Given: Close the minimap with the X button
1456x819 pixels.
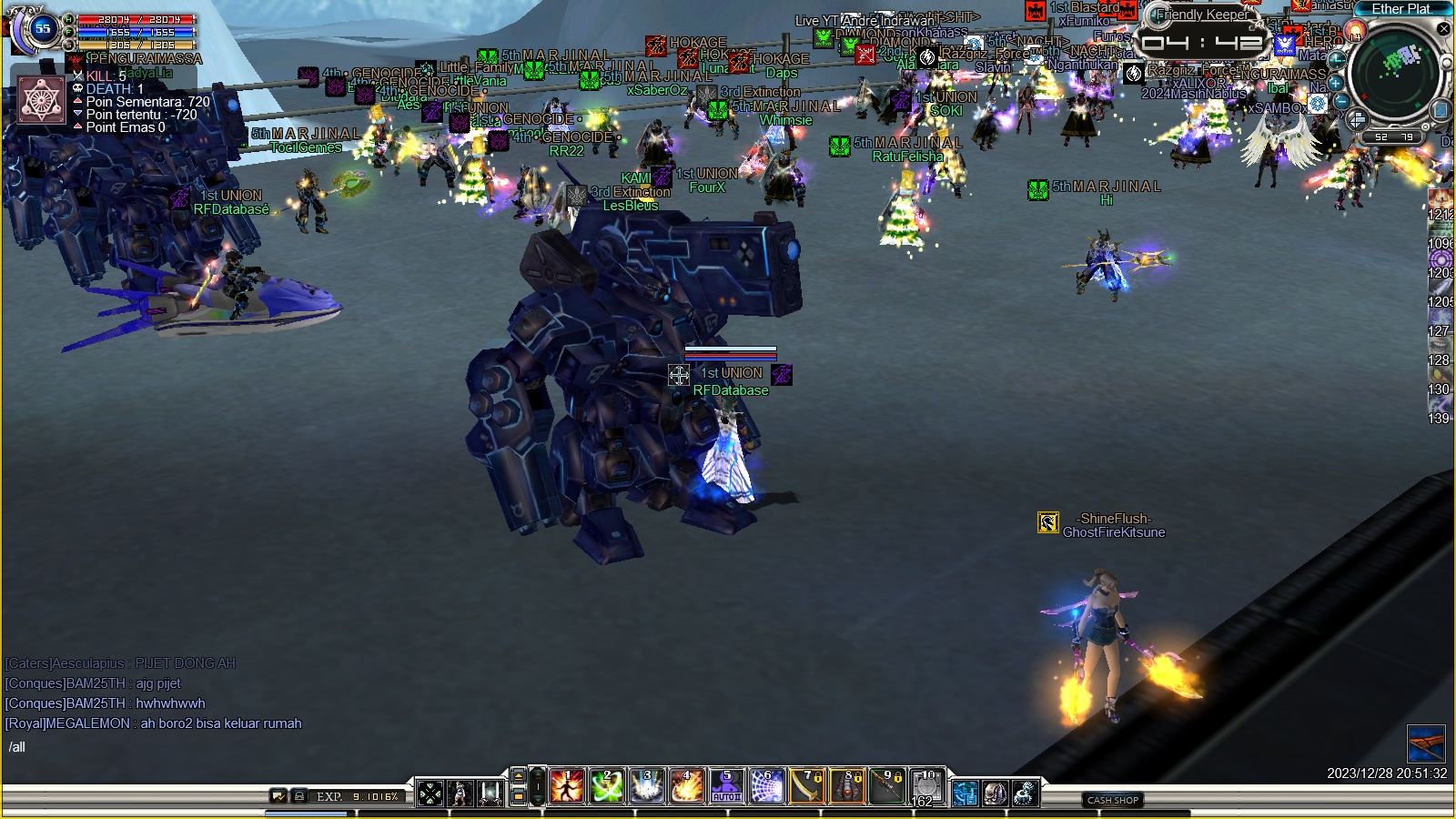Looking at the screenshot, I should (1444, 29).
